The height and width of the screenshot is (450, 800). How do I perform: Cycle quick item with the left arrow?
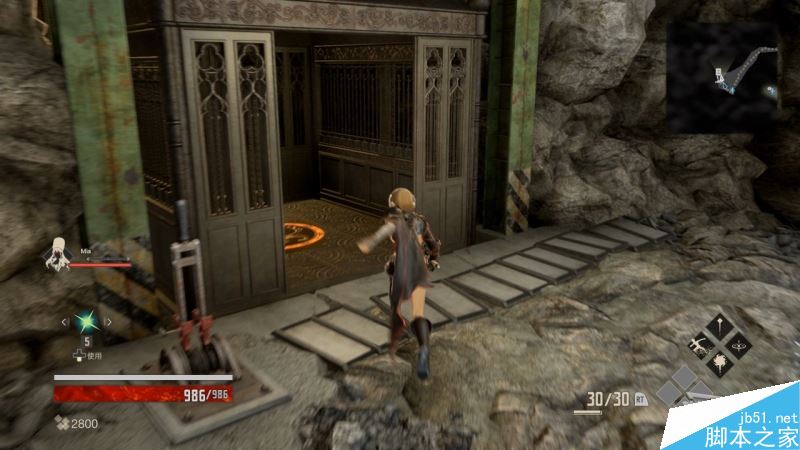tap(66, 321)
